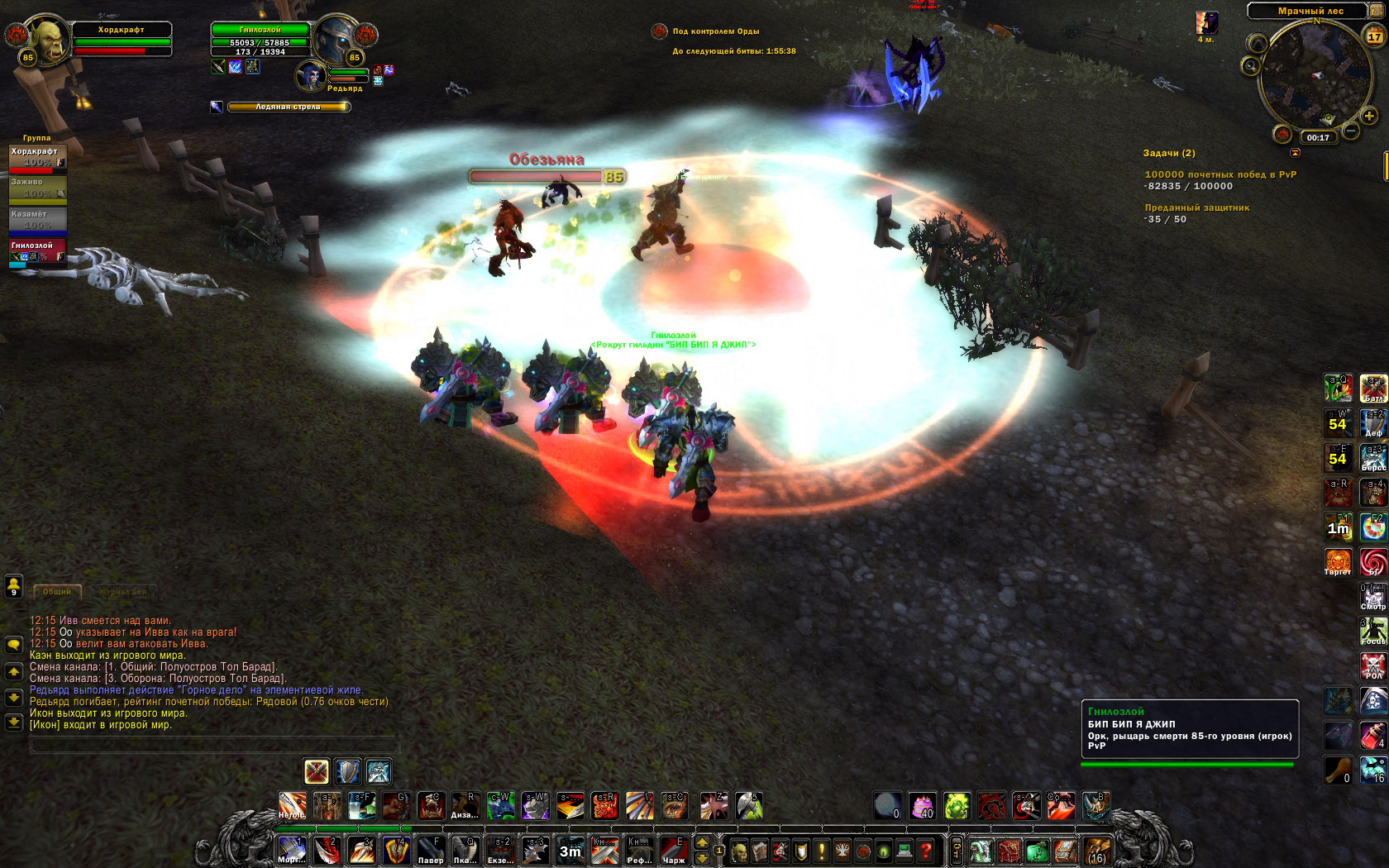This screenshot has width=1389, height=868.
Task: Select party member Хордкрафт frame
Action: [x=37, y=157]
